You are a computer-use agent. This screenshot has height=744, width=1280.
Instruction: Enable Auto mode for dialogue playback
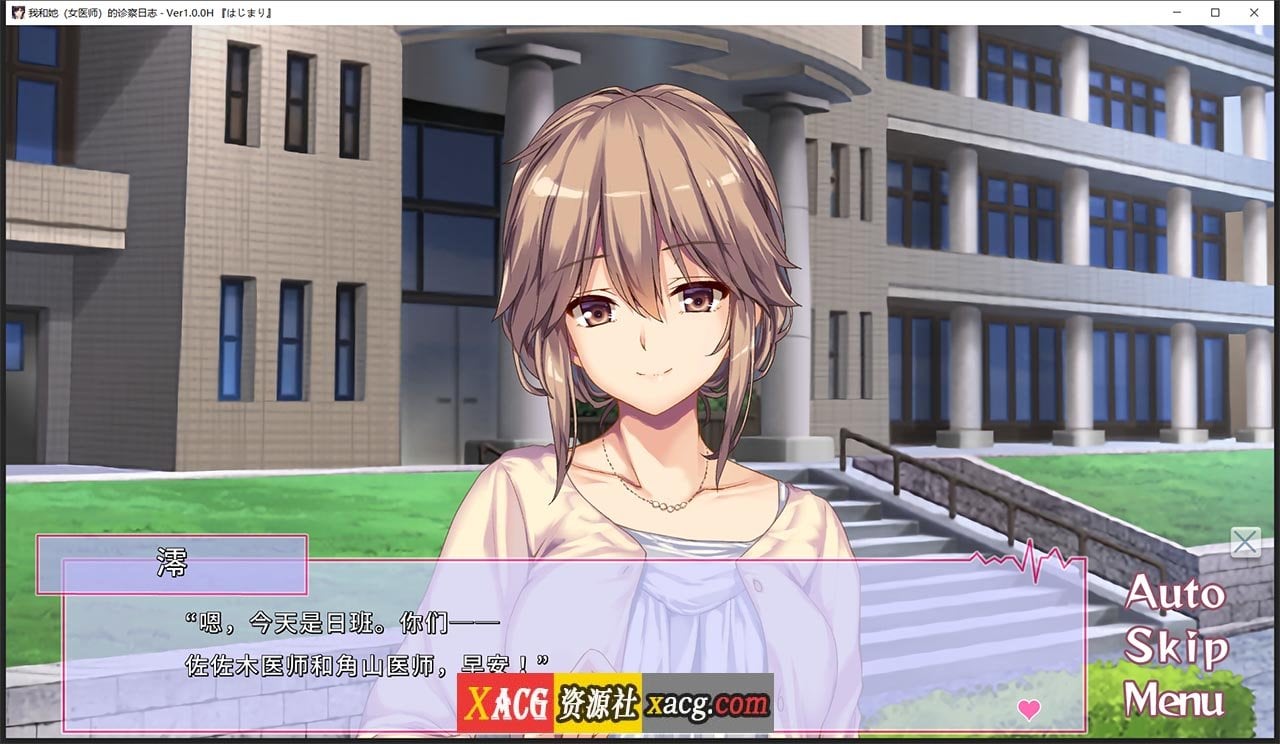[1175, 595]
